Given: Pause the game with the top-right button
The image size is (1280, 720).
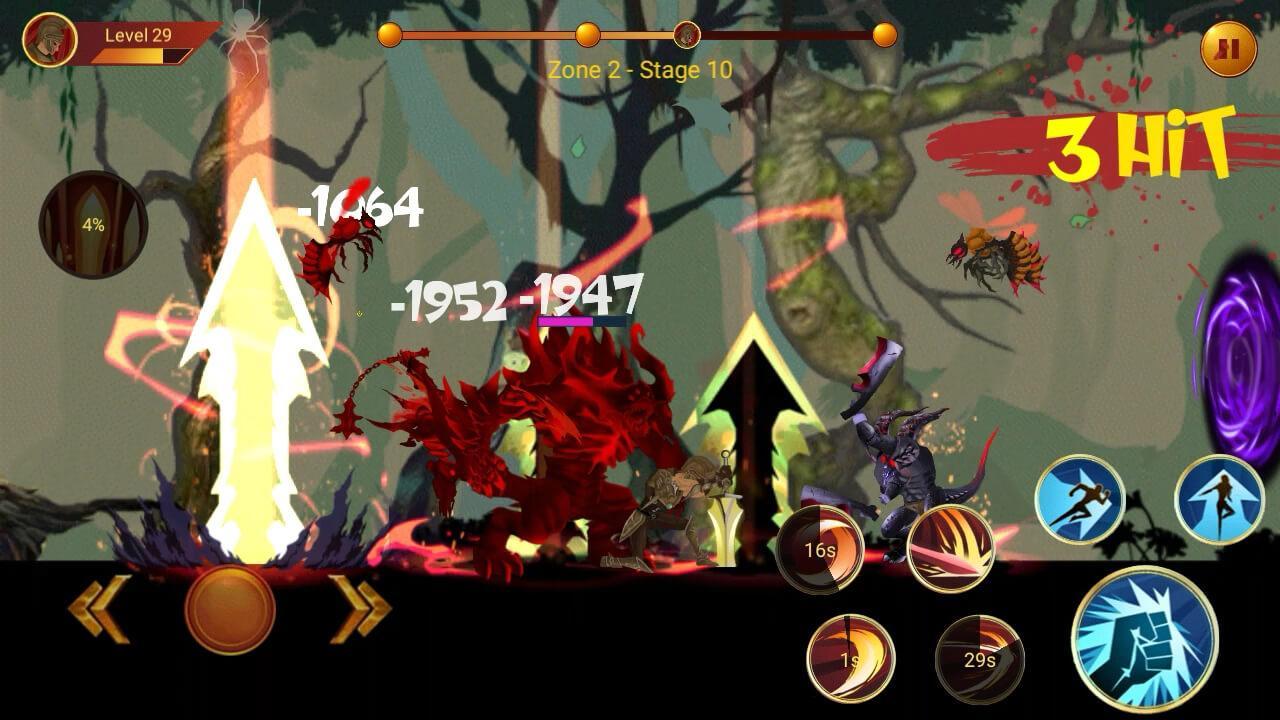Looking at the screenshot, I should pos(1228,48).
